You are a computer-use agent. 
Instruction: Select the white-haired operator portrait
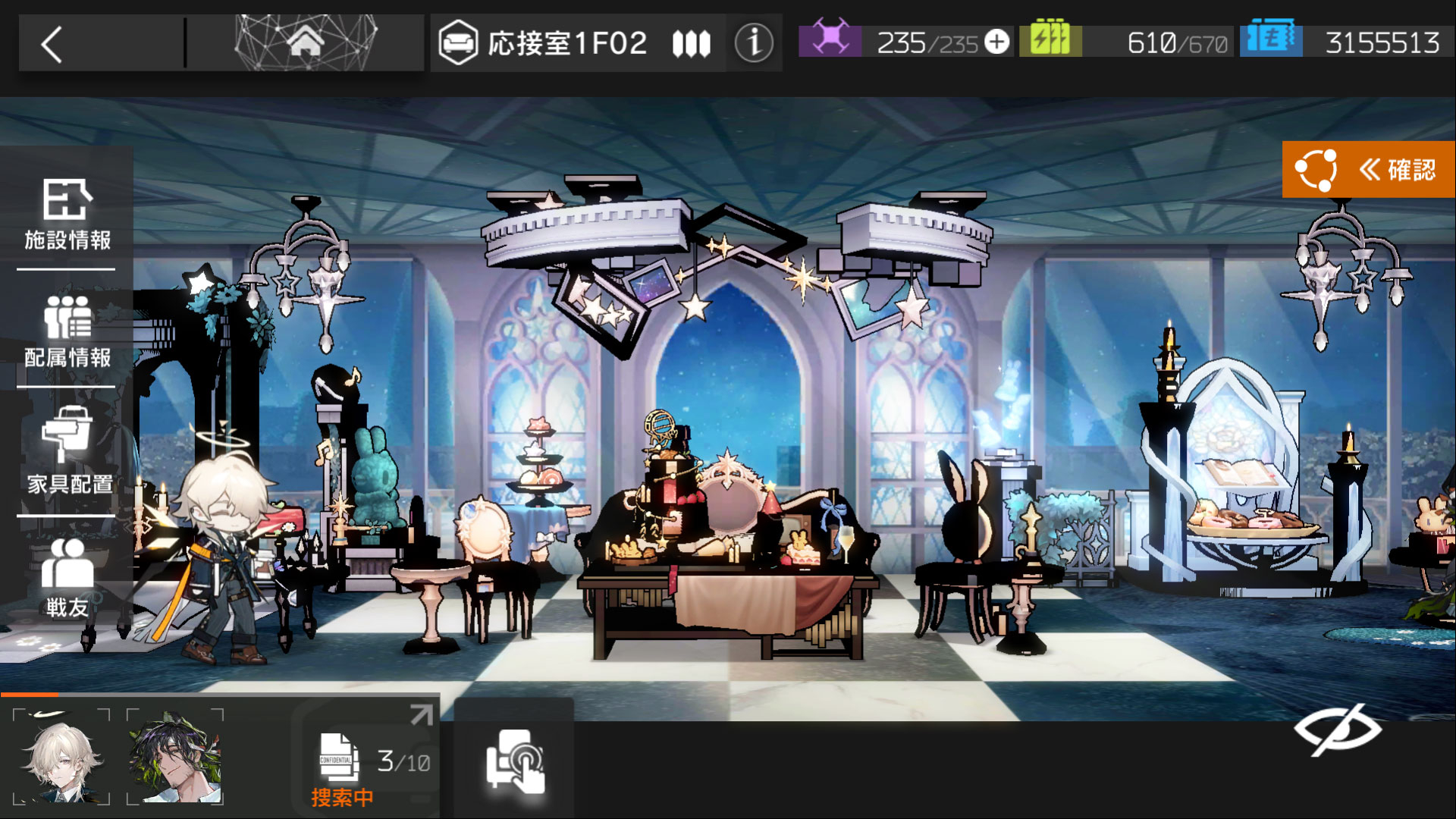pyautogui.click(x=62, y=757)
